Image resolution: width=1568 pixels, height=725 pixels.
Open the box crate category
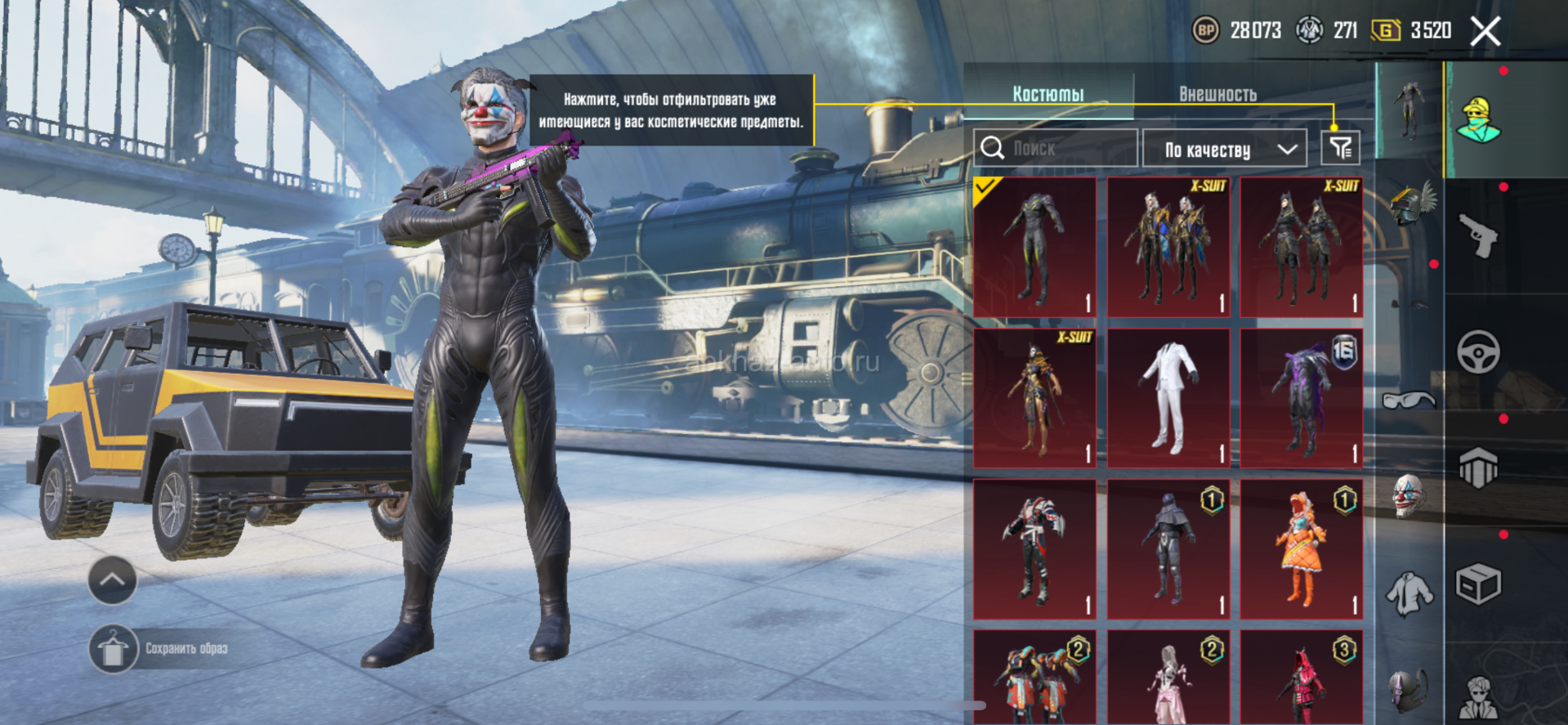tap(1478, 584)
